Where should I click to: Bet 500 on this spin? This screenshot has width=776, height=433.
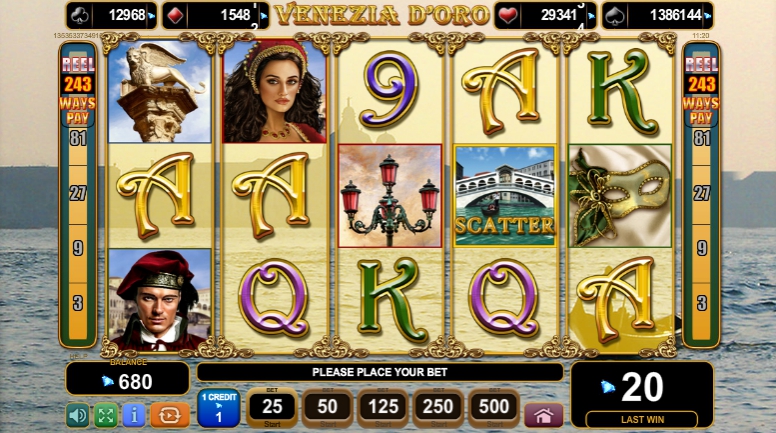point(495,408)
